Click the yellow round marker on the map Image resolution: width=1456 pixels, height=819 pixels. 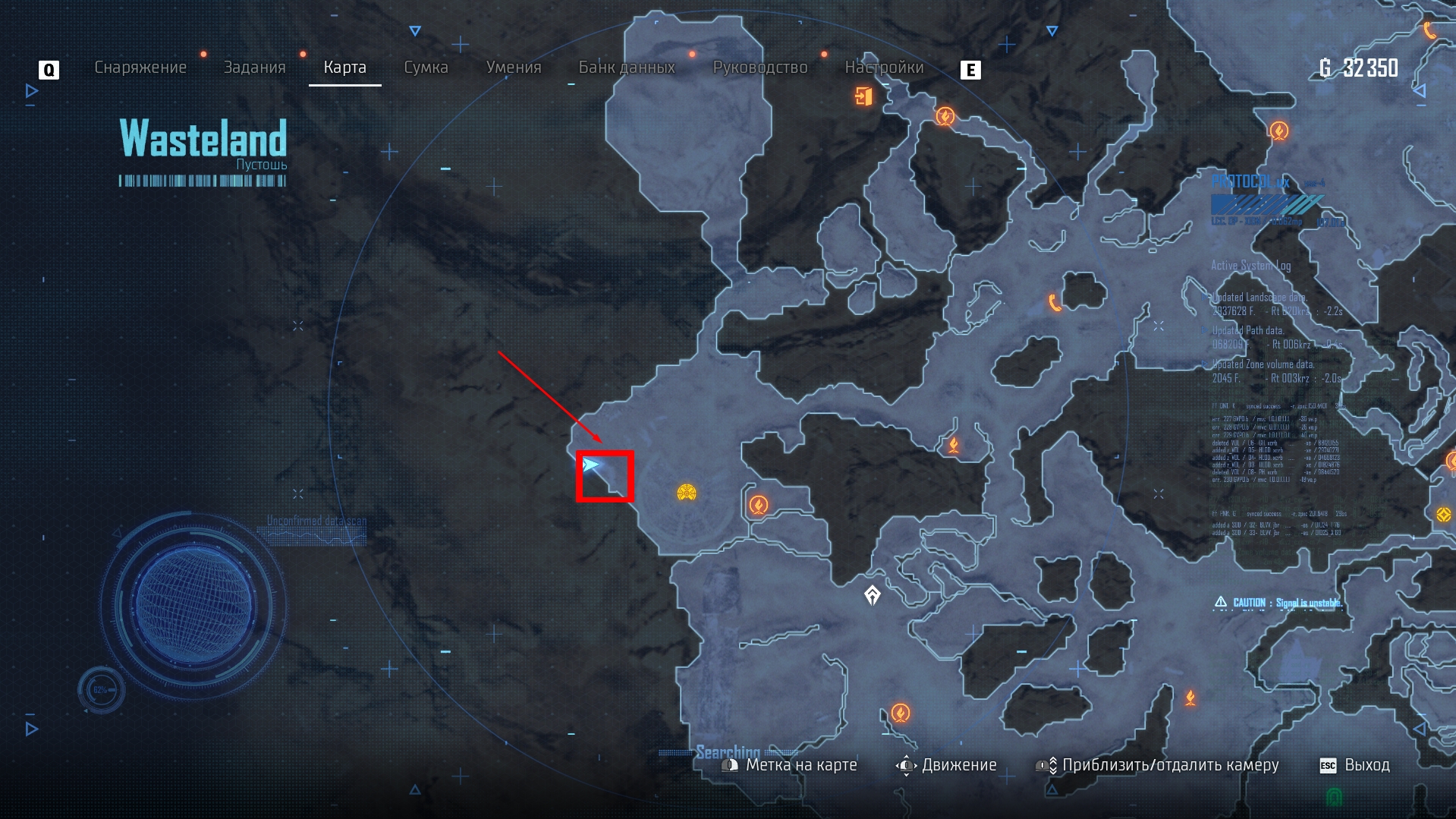[x=687, y=493]
